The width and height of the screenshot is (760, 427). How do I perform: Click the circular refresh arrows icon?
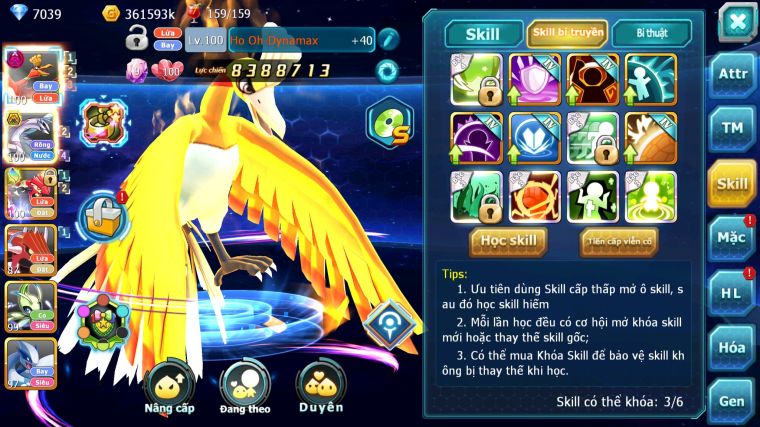(x=387, y=71)
